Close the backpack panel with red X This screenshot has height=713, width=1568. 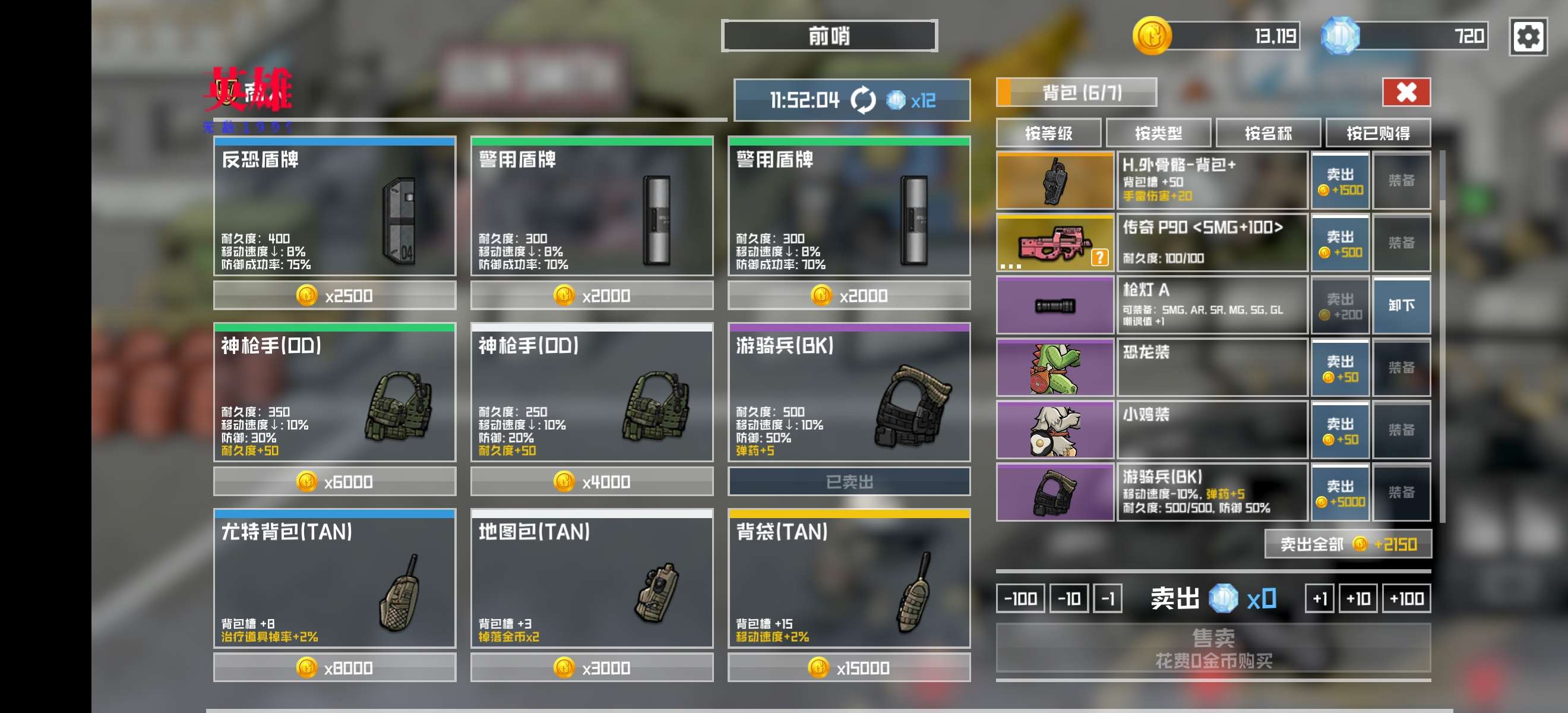pos(1405,93)
